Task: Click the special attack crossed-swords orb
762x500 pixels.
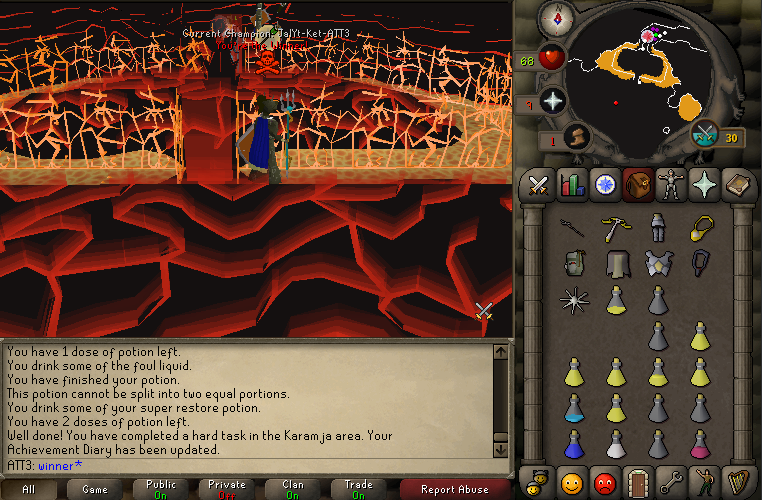Action: [706, 135]
